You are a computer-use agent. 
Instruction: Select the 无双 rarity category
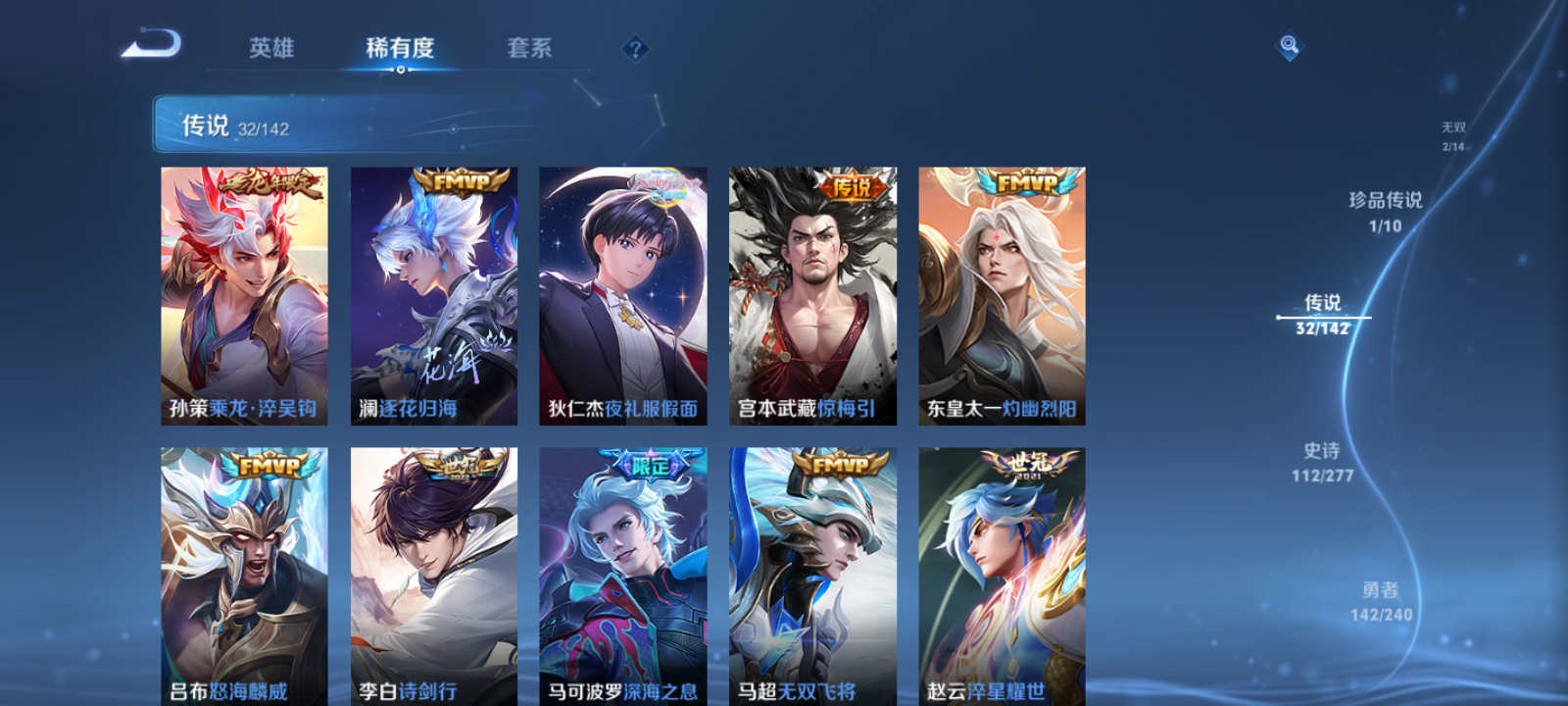click(1454, 132)
